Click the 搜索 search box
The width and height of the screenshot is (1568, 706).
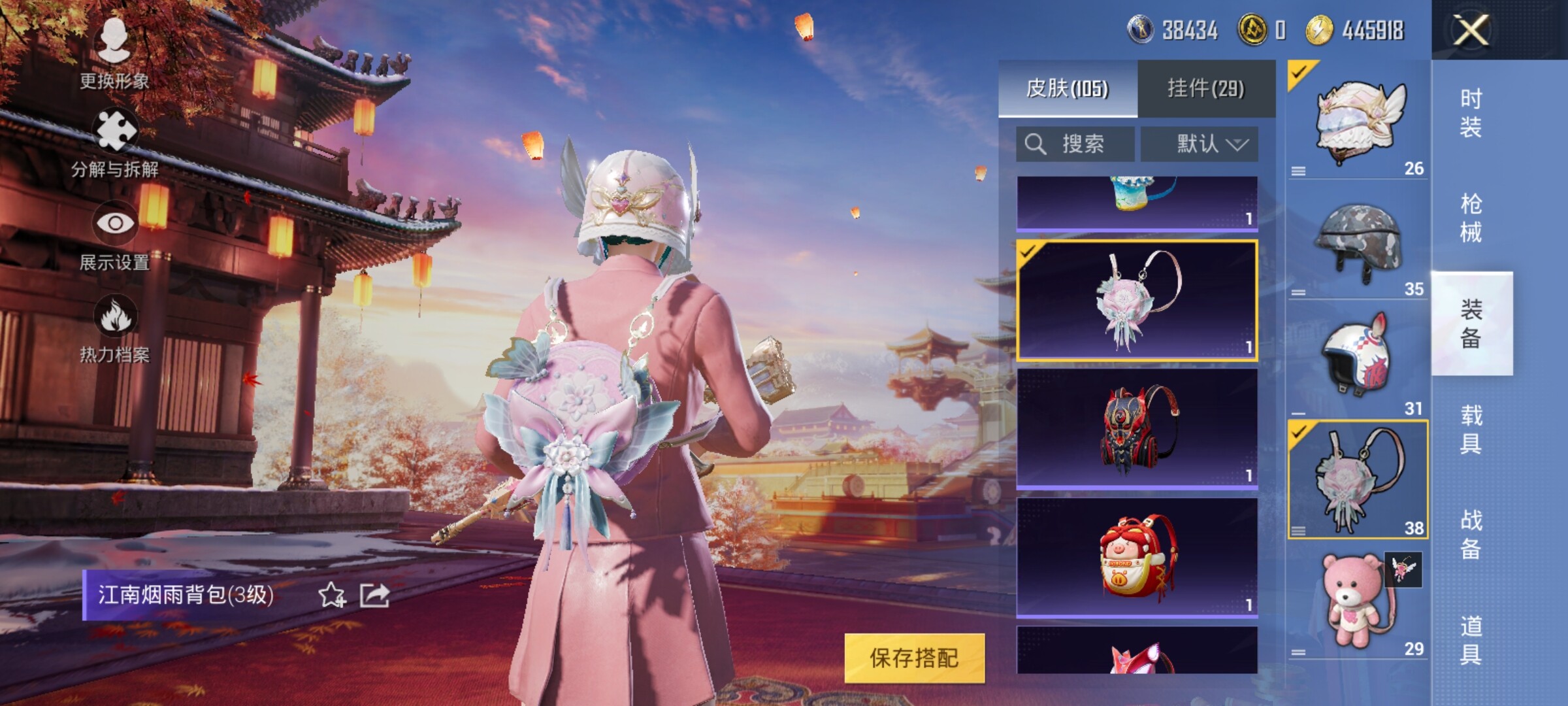[x=1075, y=144]
